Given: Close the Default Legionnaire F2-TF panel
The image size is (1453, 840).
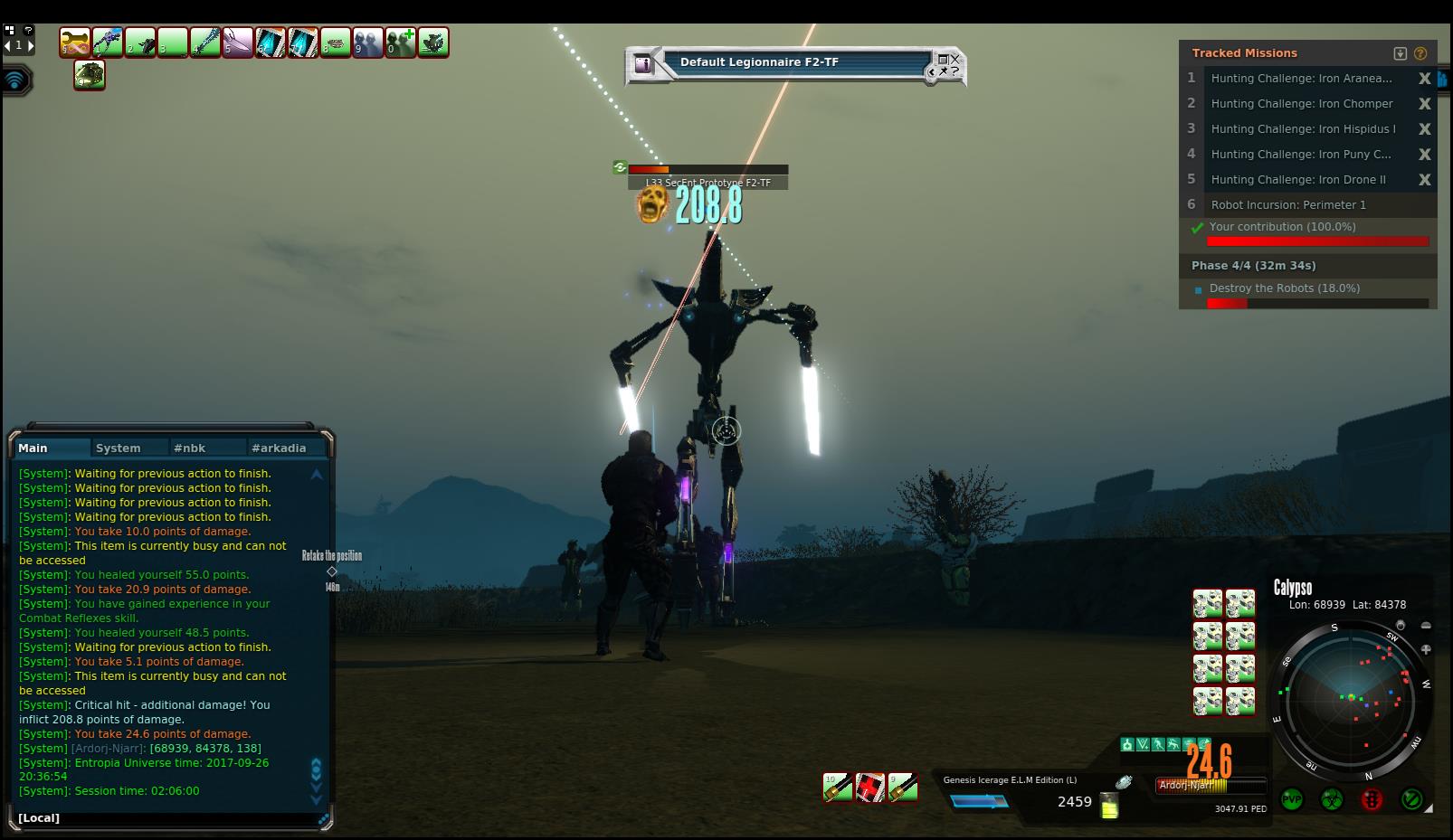Looking at the screenshot, I should (954, 60).
